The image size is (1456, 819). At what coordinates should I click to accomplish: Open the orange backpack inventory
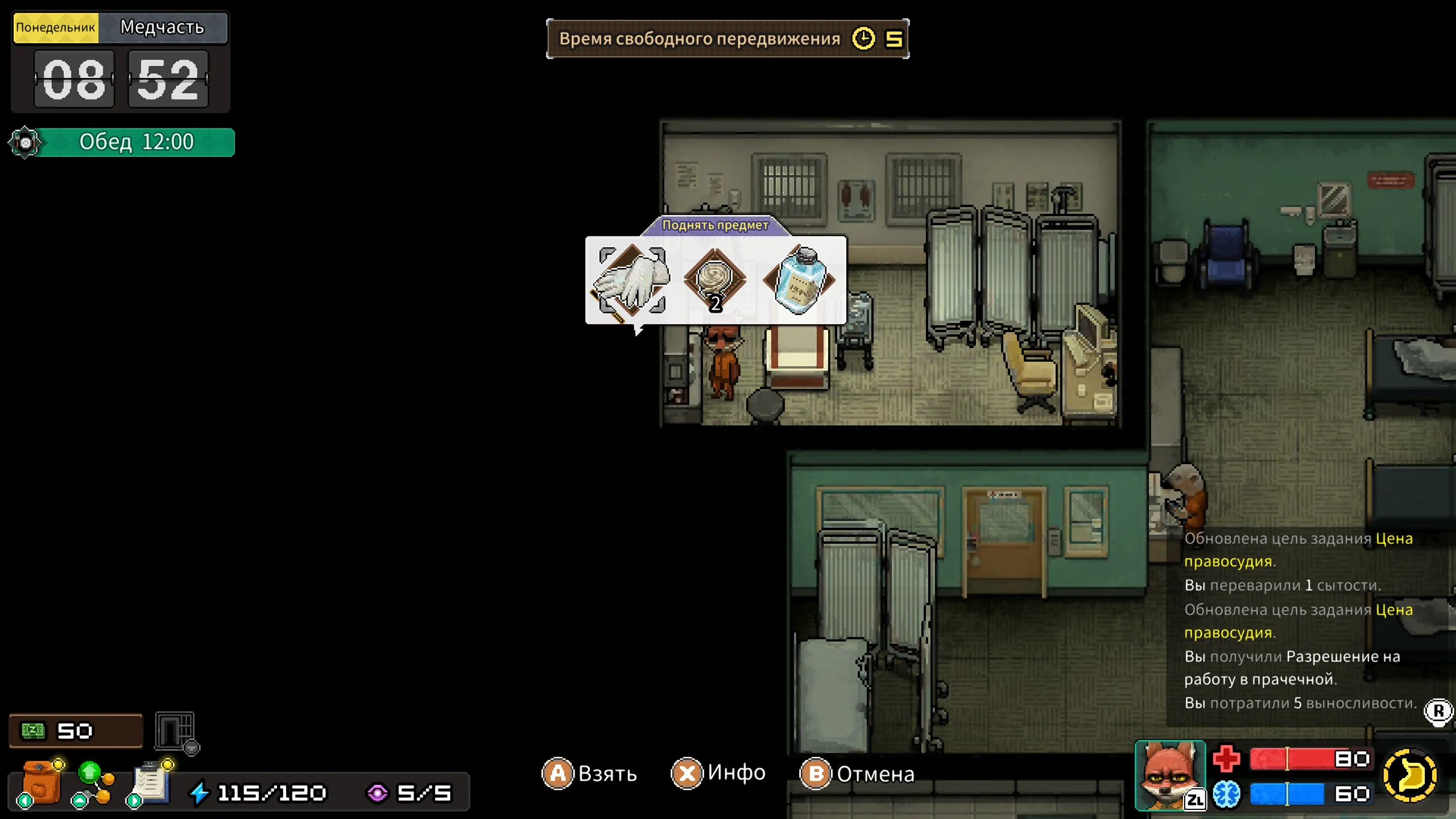pyautogui.click(x=41, y=783)
